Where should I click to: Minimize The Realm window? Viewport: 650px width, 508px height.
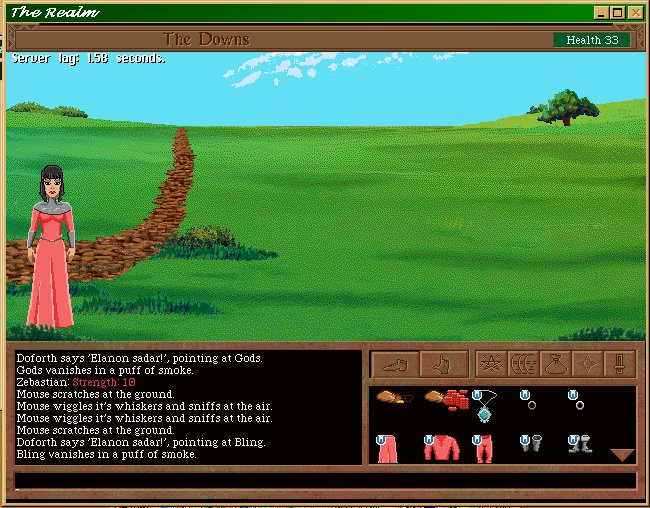click(x=600, y=13)
